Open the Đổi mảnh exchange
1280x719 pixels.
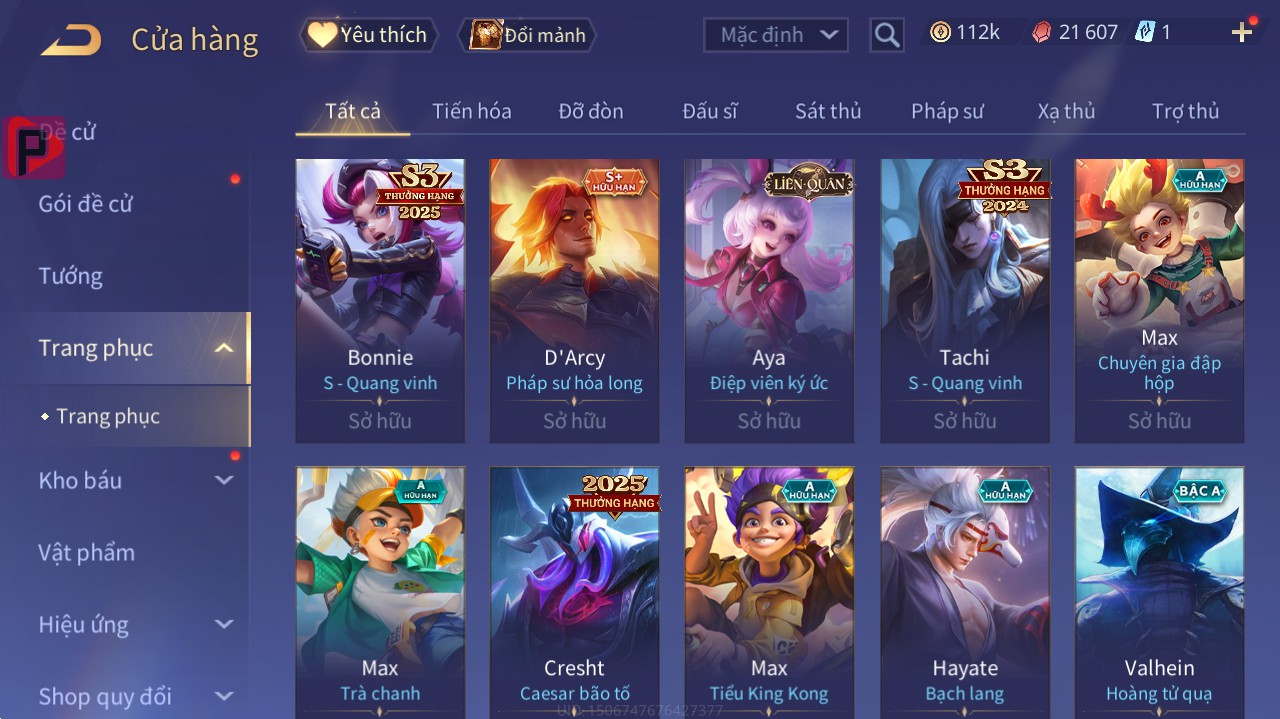[527, 35]
